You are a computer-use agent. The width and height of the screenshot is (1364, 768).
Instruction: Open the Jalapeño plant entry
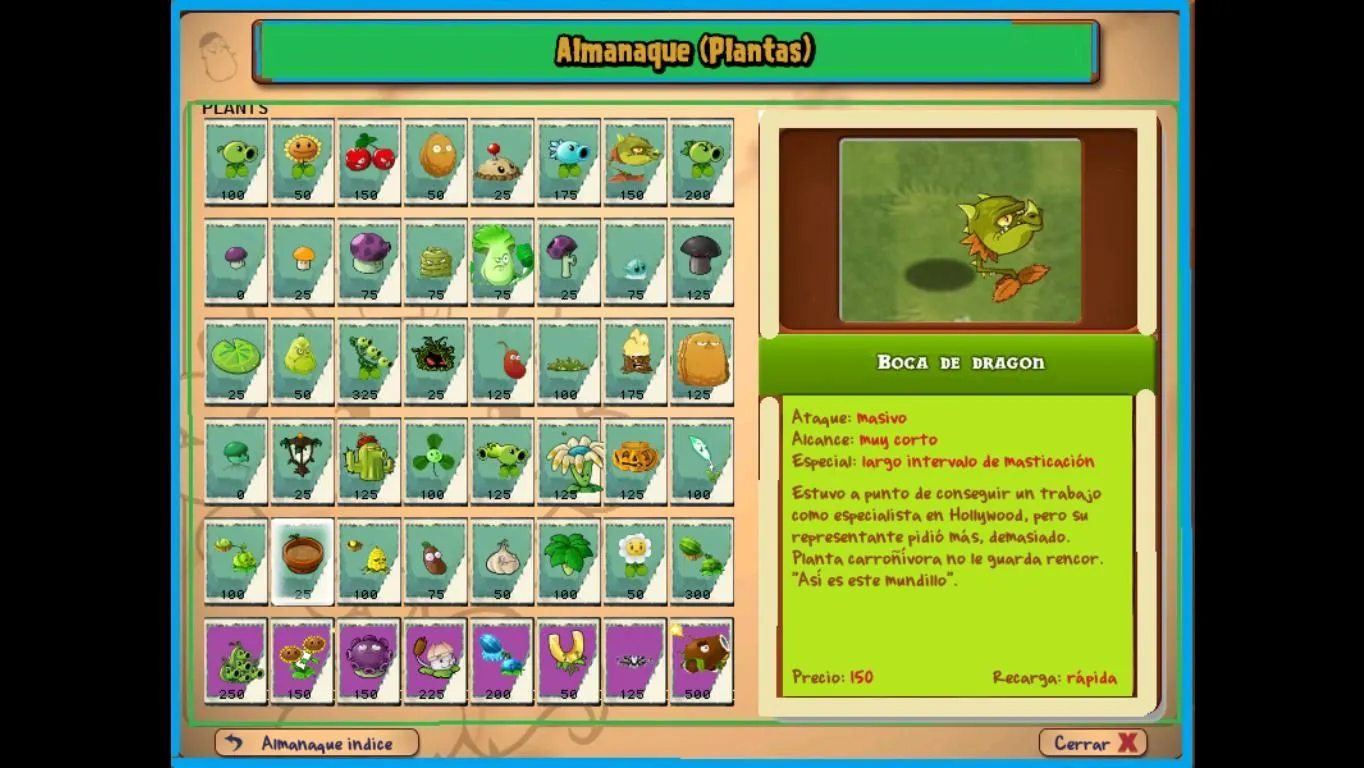click(x=502, y=360)
